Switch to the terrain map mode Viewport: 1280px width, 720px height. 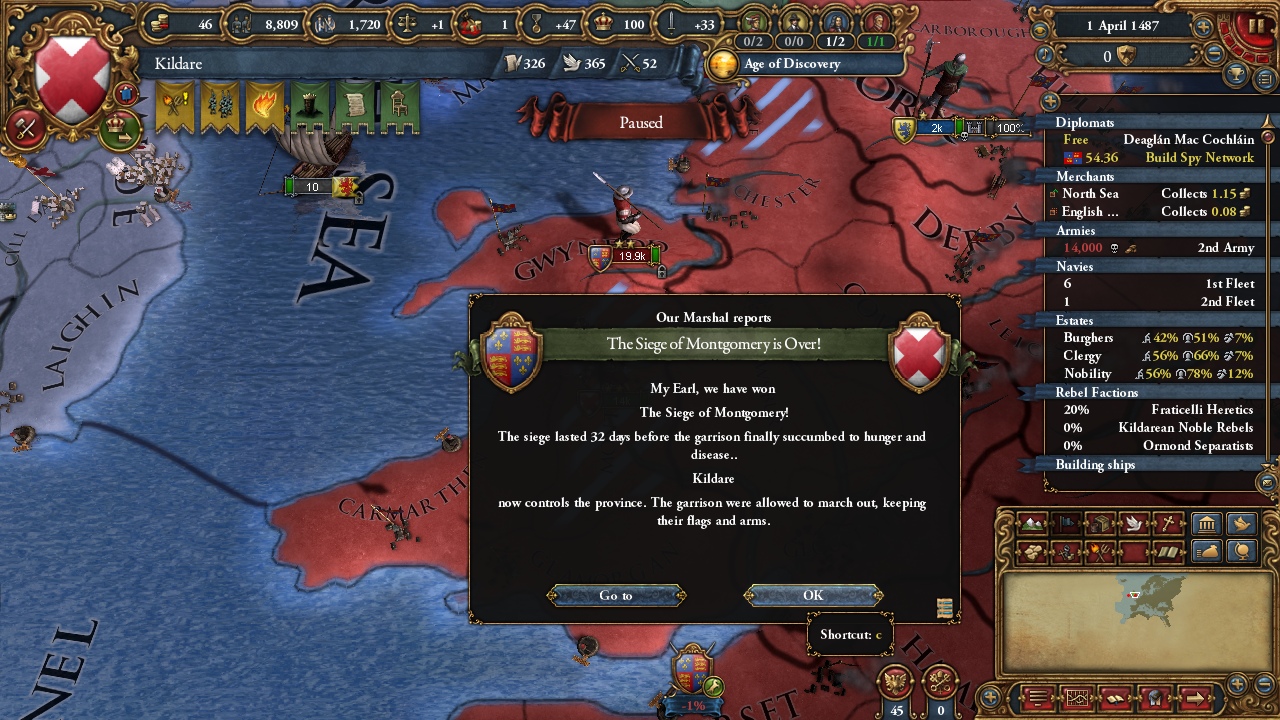tap(1032, 524)
